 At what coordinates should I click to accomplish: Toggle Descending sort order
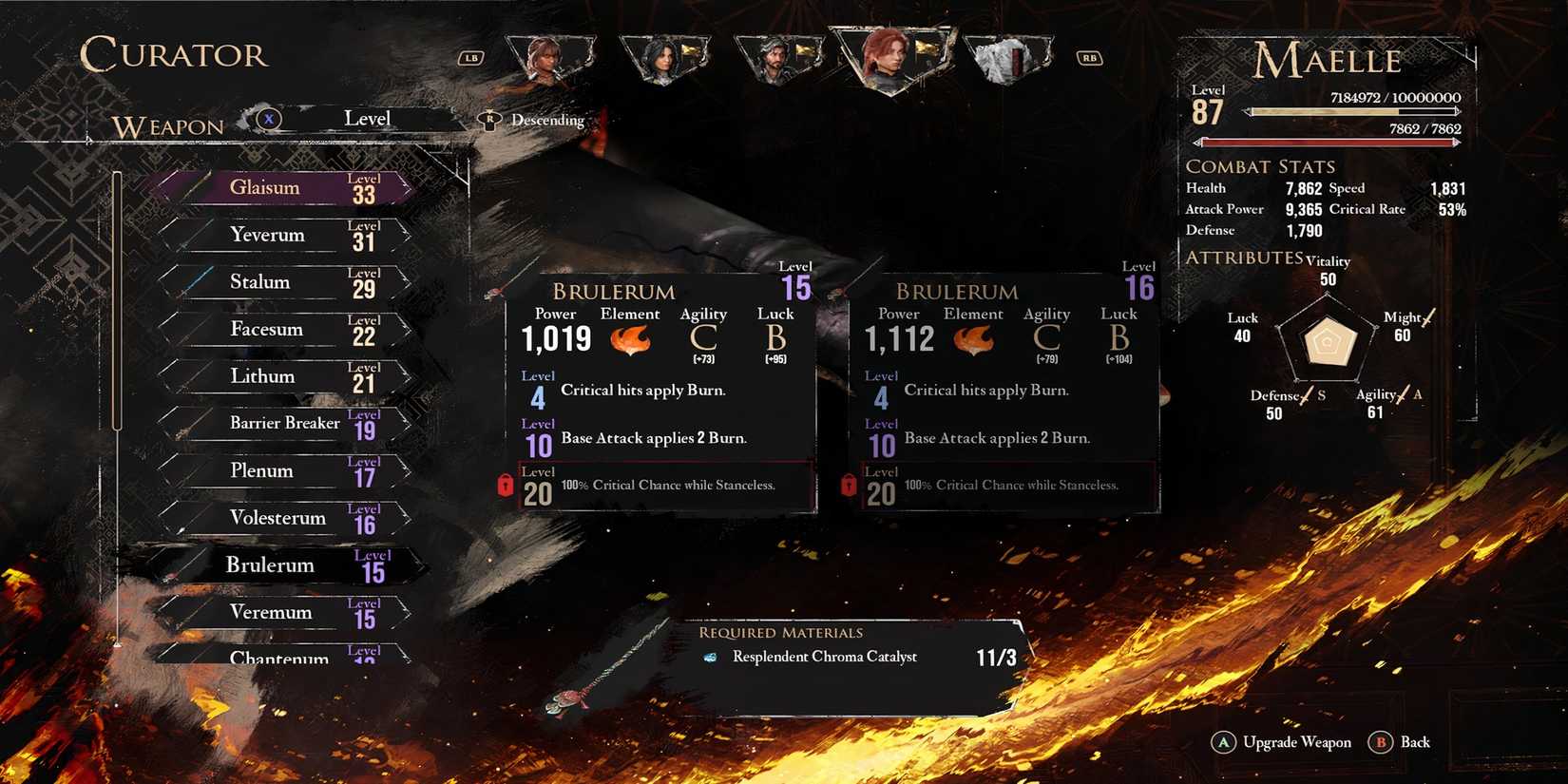coord(546,120)
